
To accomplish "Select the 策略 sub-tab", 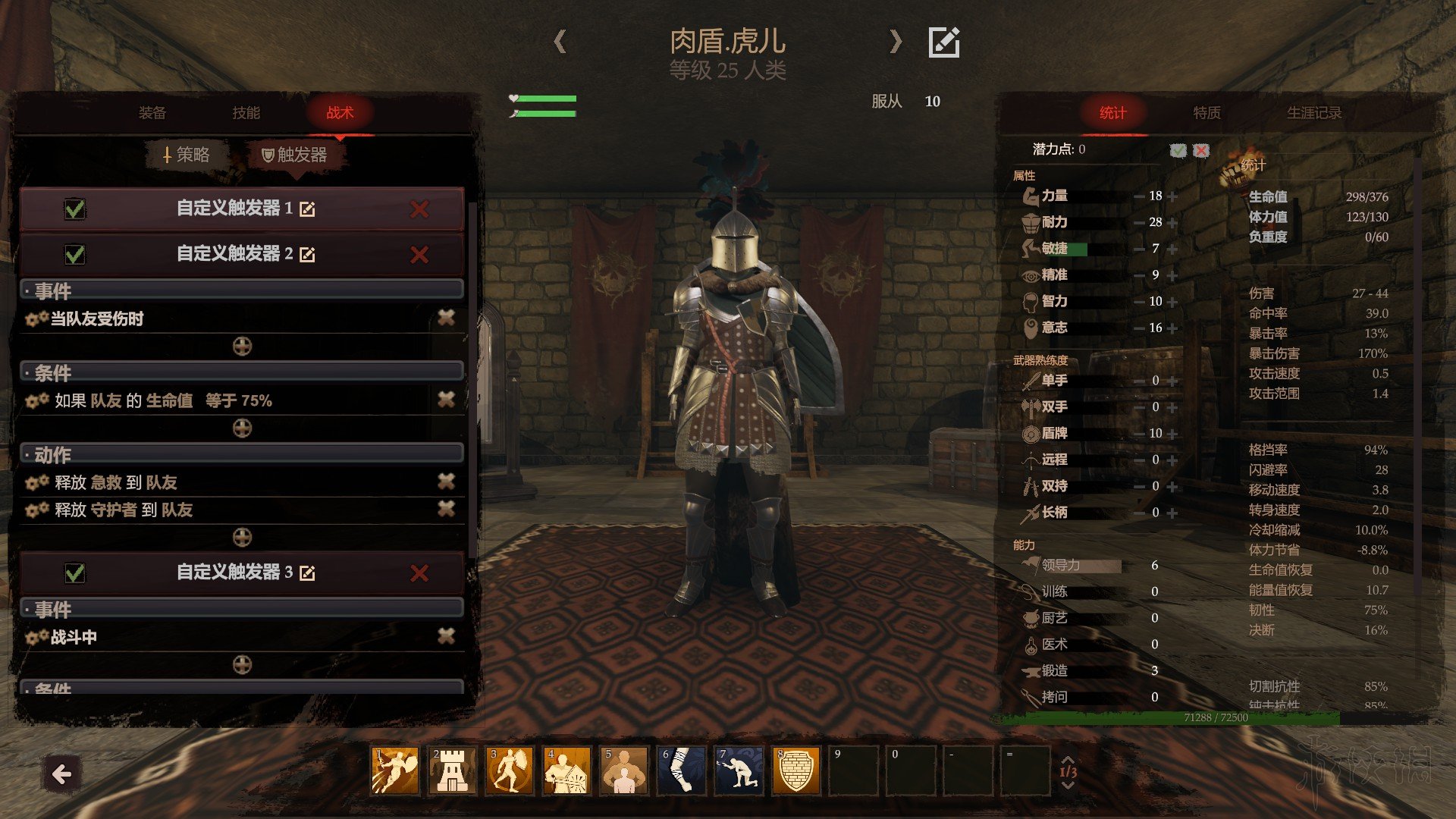I will [187, 155].
